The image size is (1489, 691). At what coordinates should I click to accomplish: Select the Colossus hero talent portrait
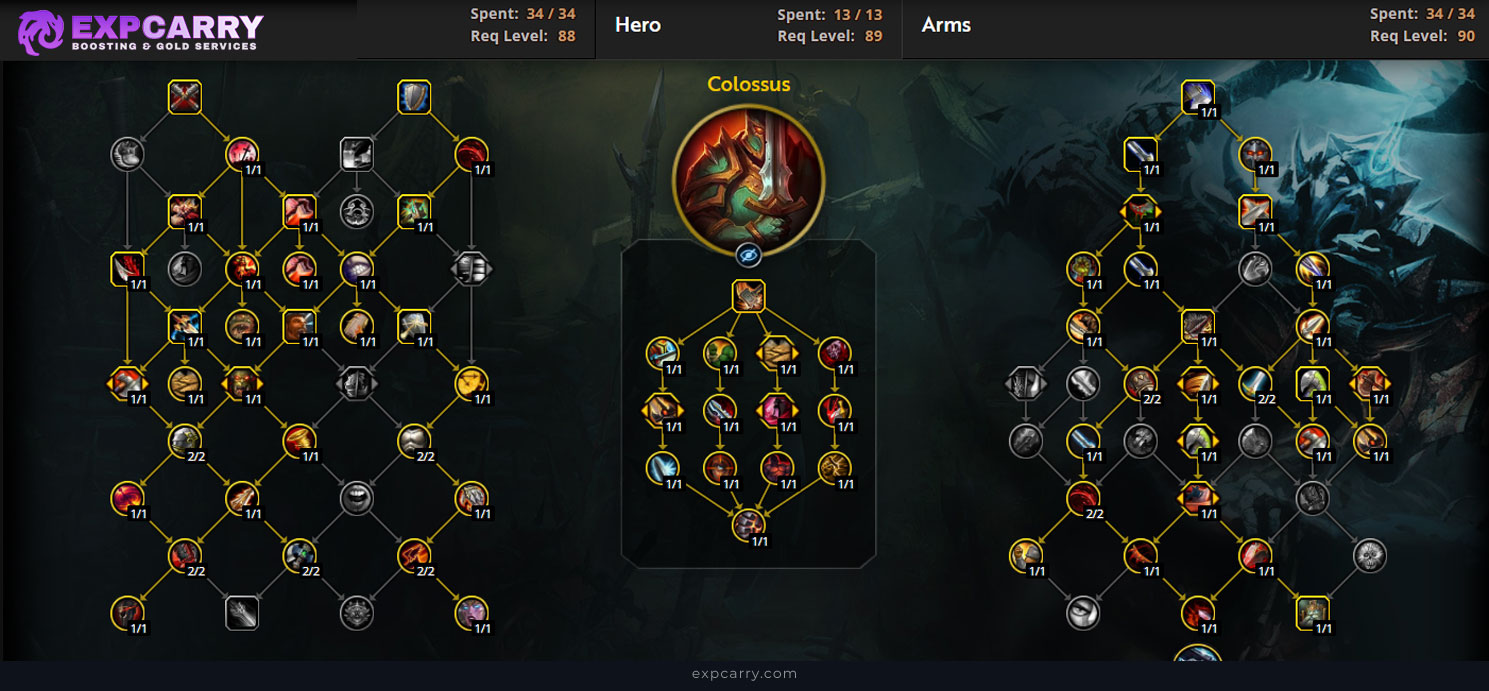click(x=748, y=179)
